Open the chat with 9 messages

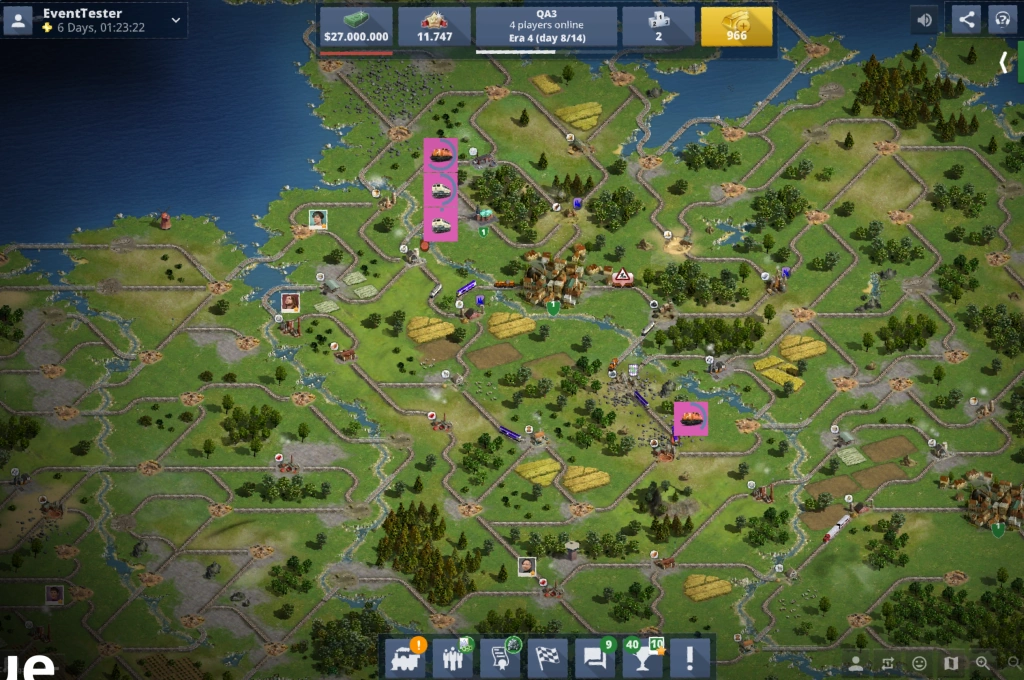pyautogui.click(x=595, y=658)
